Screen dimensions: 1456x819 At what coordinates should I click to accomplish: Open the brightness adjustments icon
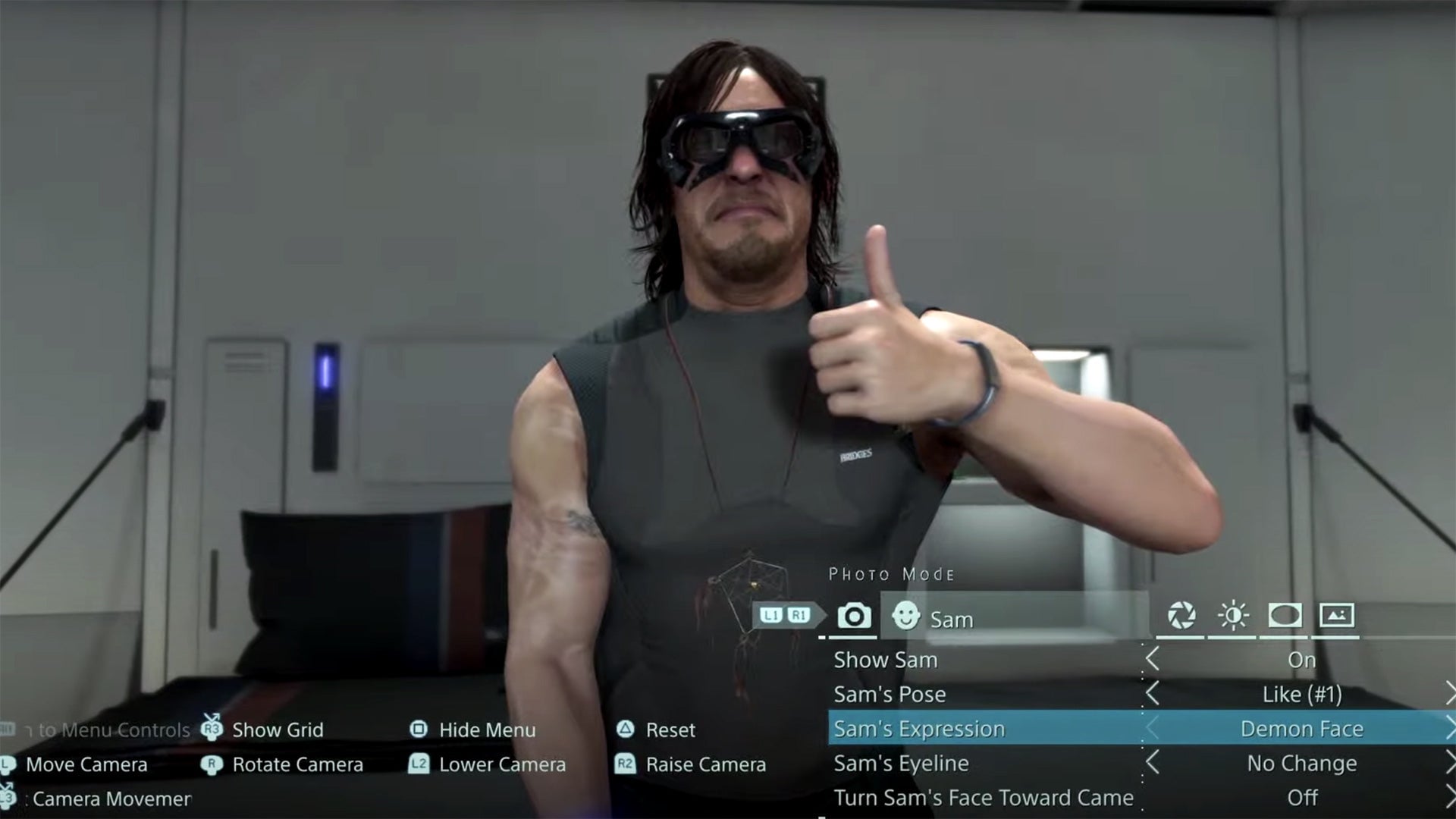1232,617
